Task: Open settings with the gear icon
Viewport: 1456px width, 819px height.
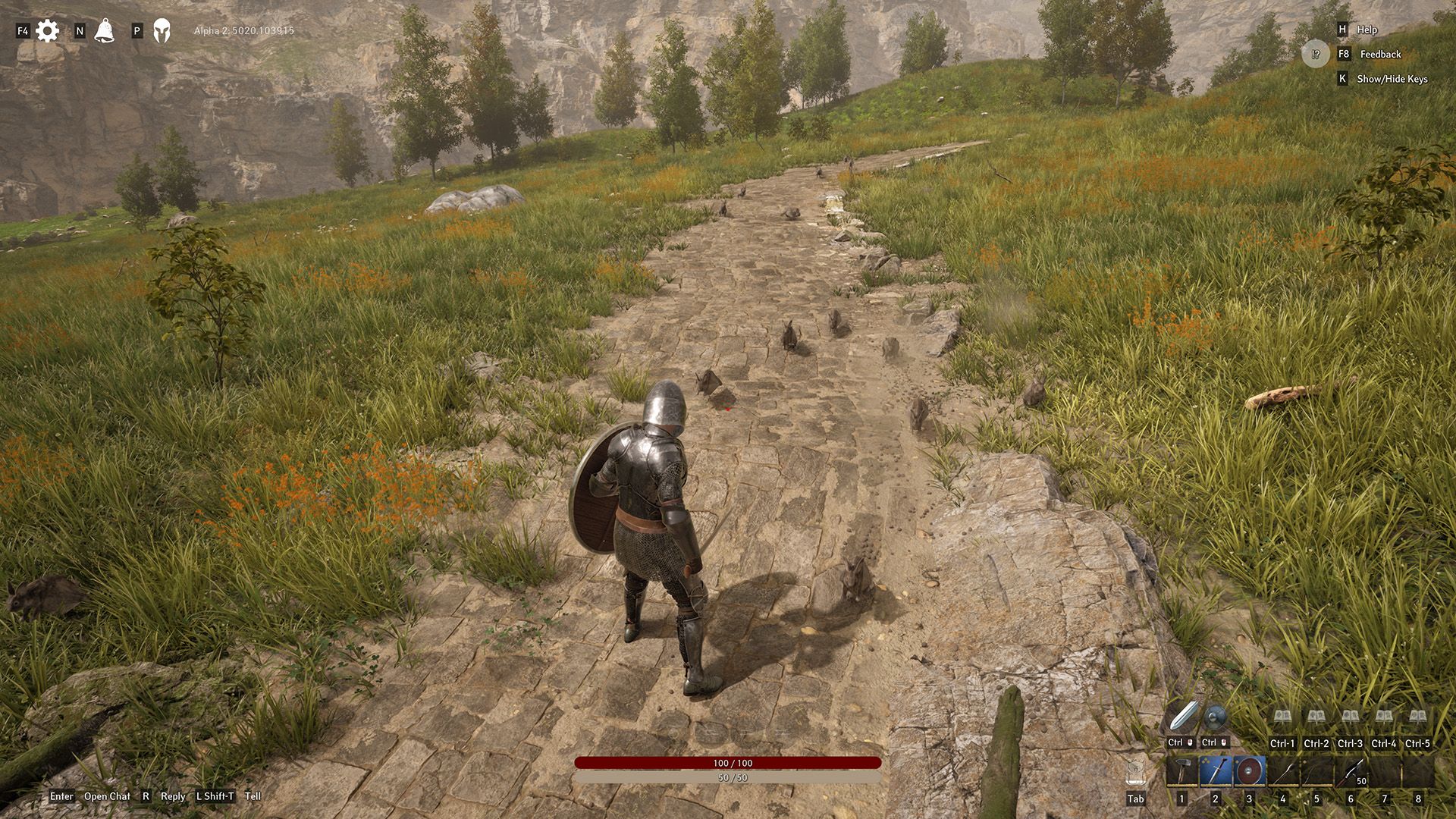Action: pyautogui.click(x=47, y=31)
